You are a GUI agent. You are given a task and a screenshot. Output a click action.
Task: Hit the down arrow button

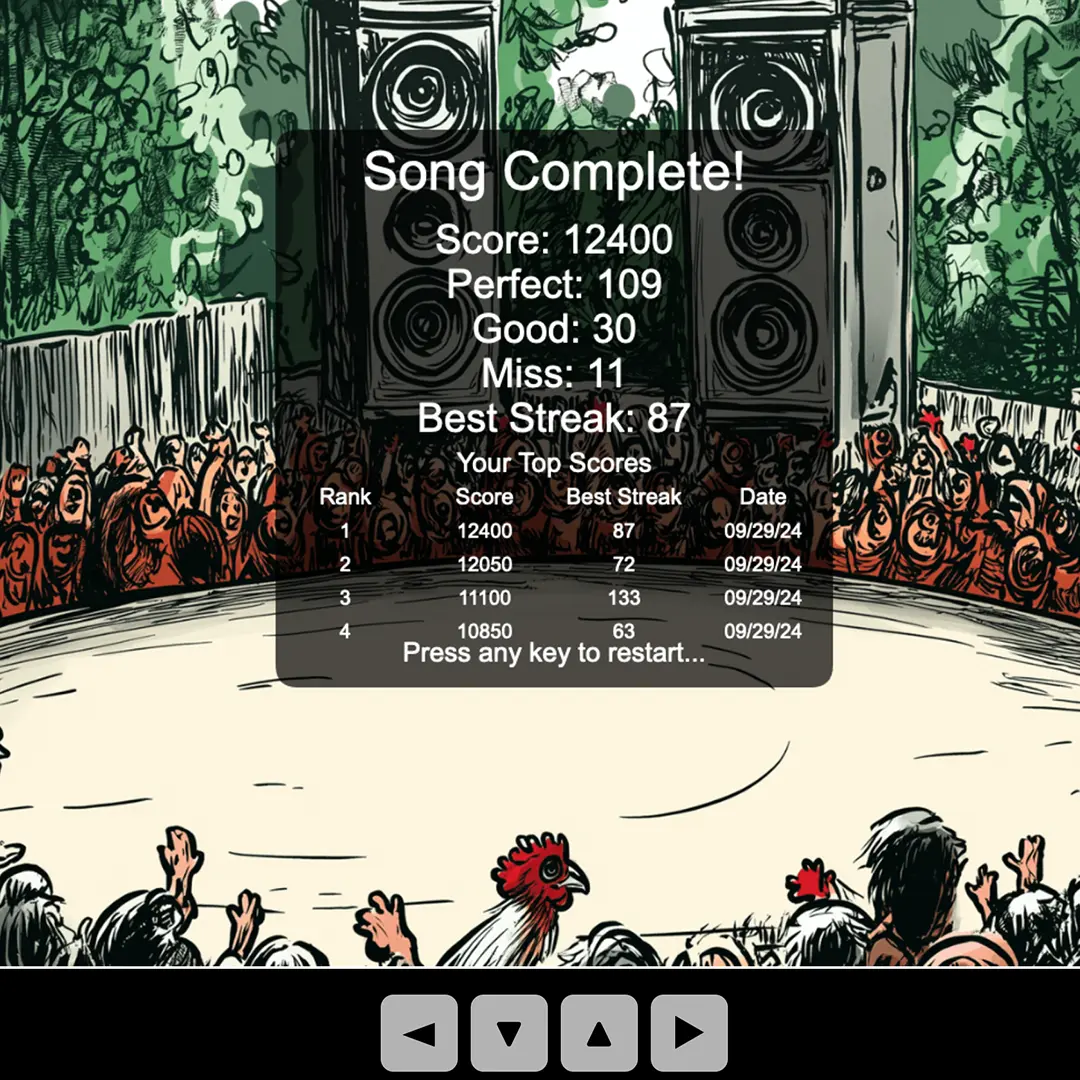[x=509, y=1033]
